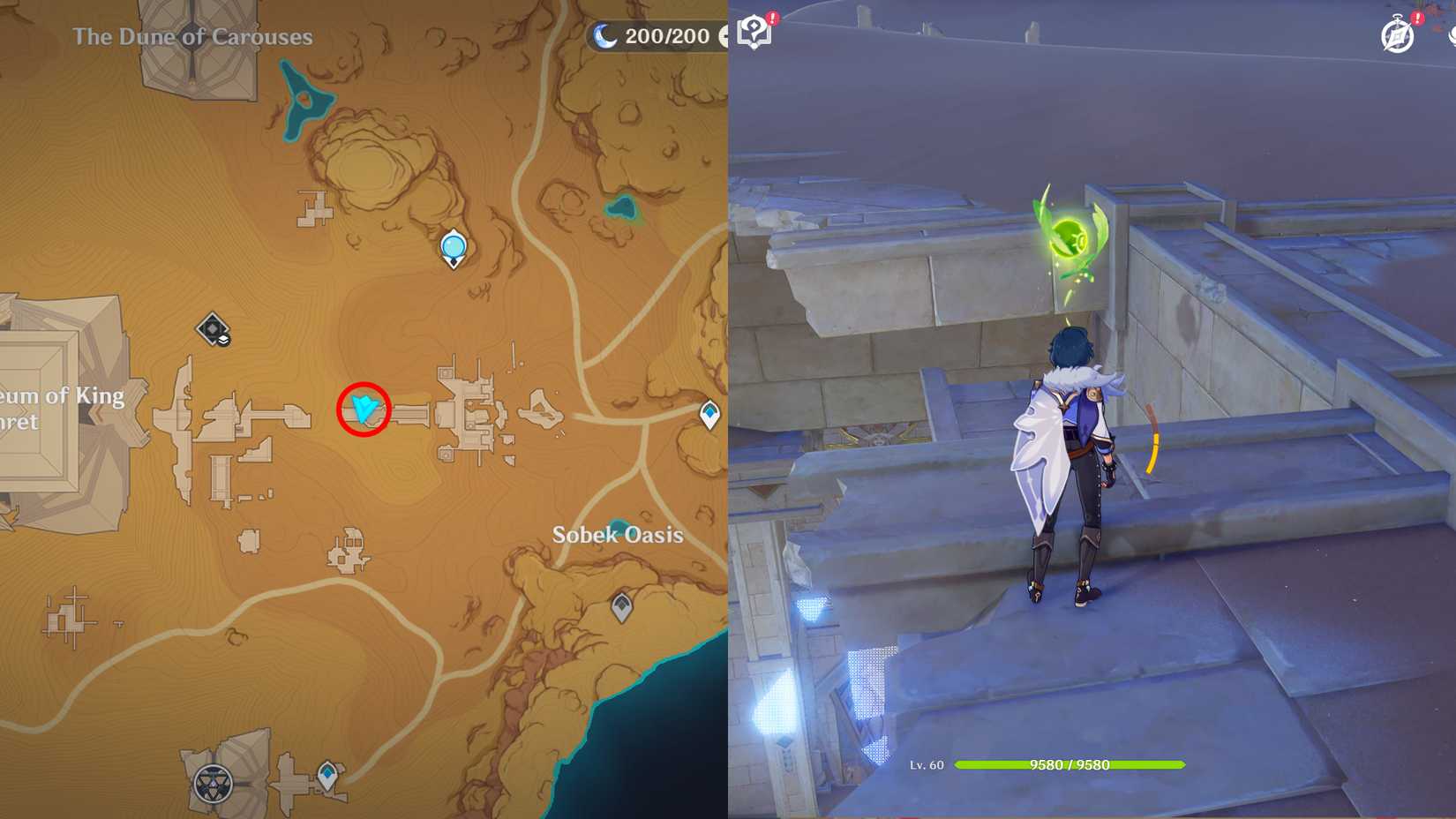Screen dimensions: 1456x819
Task: Select the teleport waypoint below Sobek Oasis
Action: [620, 605]
